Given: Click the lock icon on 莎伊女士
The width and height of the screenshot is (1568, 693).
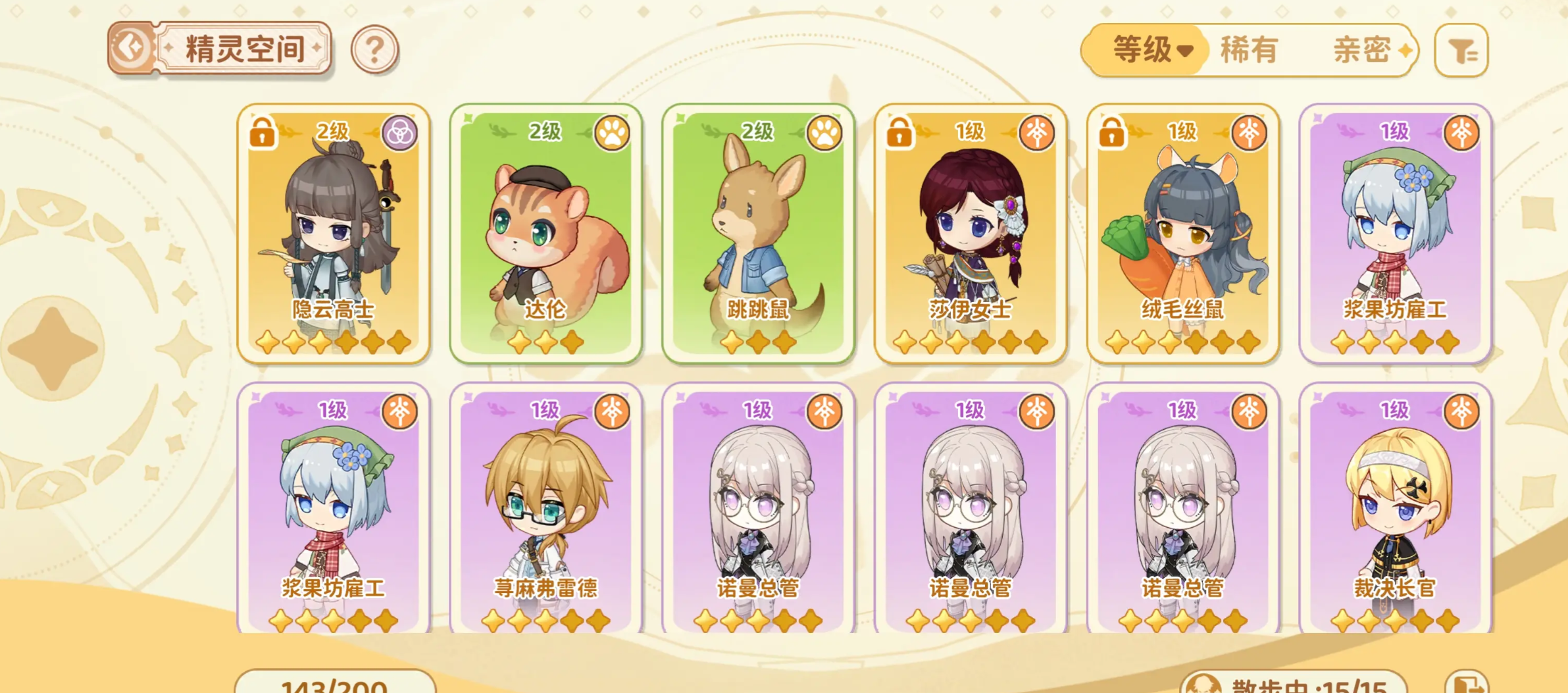Looking at the screenshot, I should tap(899, 134).
